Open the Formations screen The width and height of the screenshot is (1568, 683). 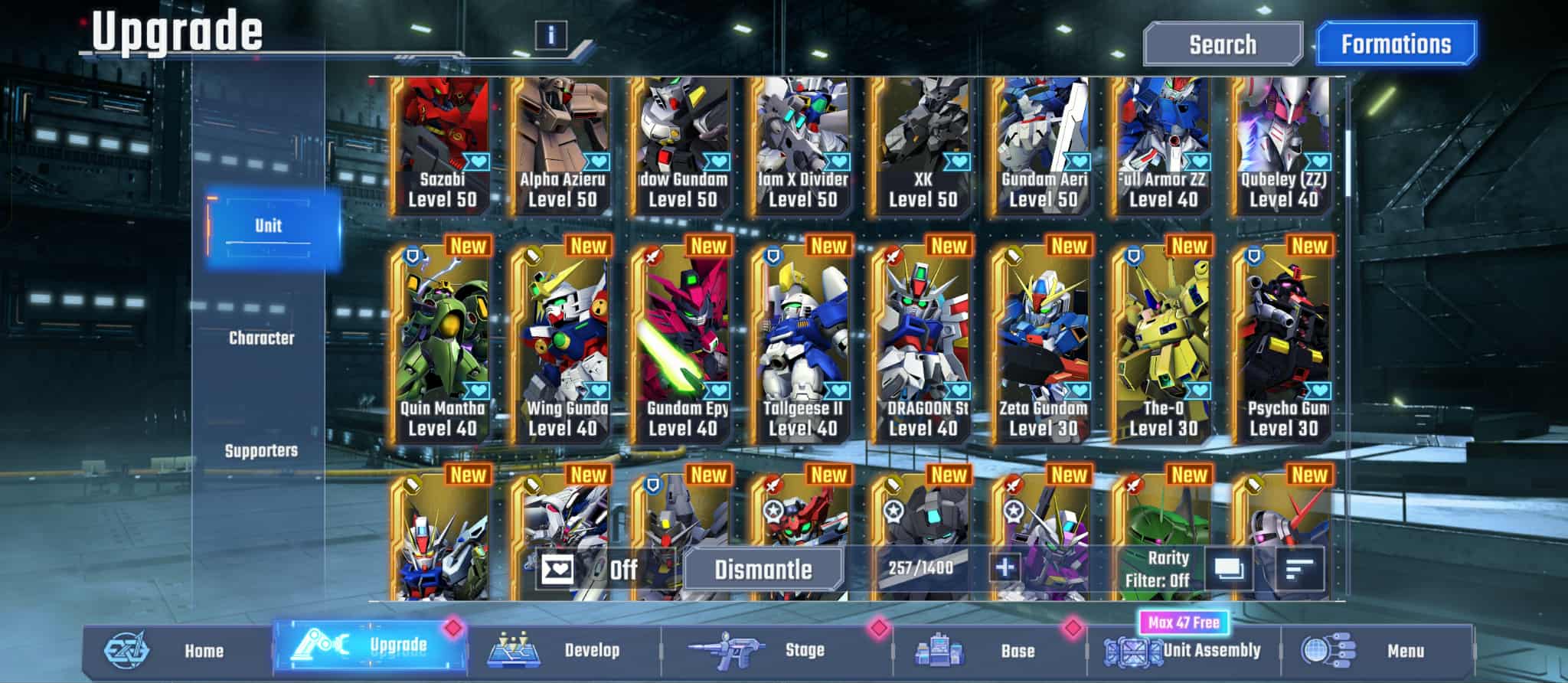coord(1395,44)
